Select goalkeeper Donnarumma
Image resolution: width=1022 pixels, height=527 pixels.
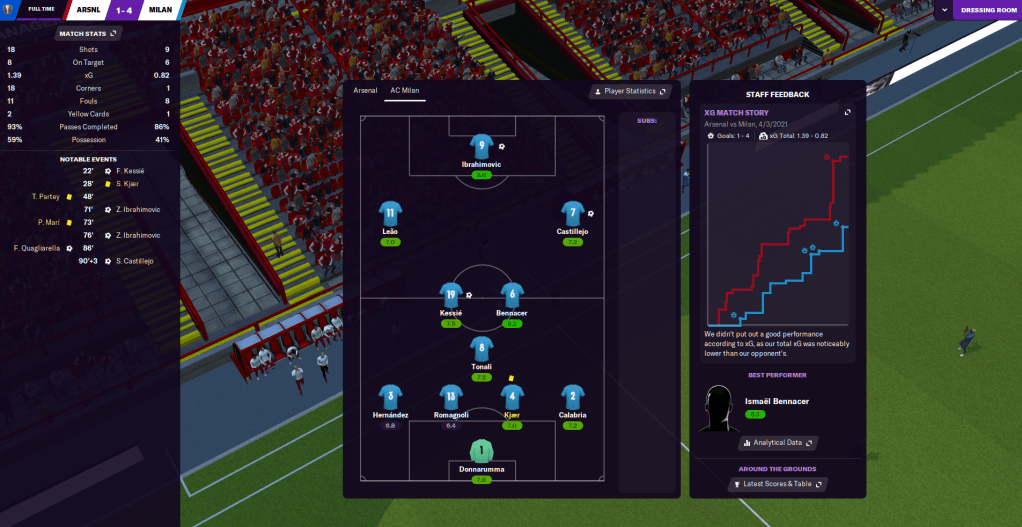(x=481, y=452)
